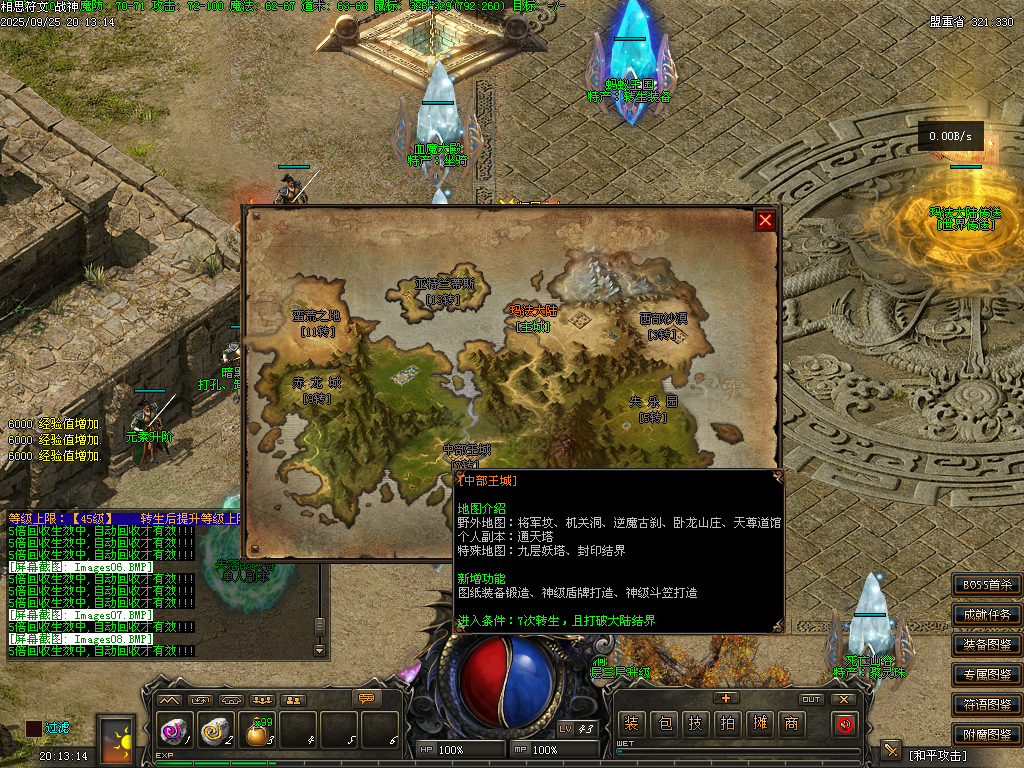Click the crossed swords attack mode icon
Image resolution: width=1024 pixels, height=768 pixels.
click(x=890, y=751)
